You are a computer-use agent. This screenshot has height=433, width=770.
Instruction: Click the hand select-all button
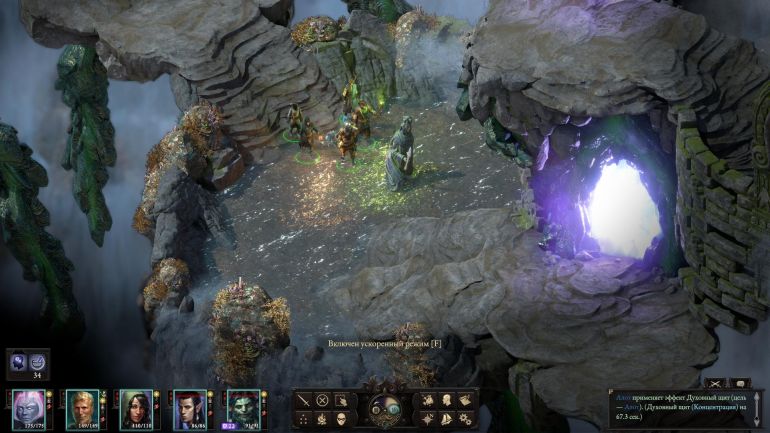341,400
